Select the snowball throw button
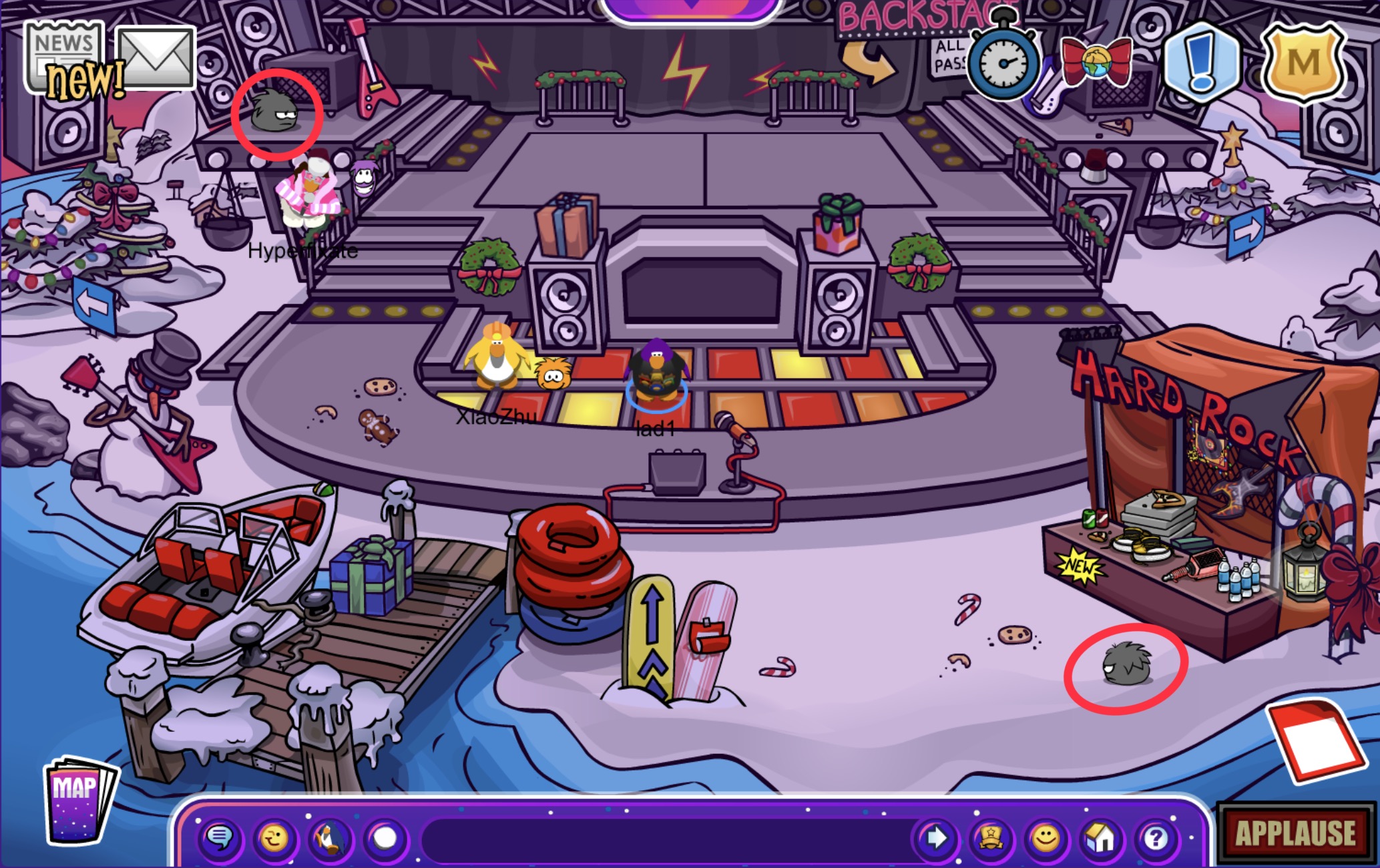The height and width of the screenshot is (868, 1380). 385,837
